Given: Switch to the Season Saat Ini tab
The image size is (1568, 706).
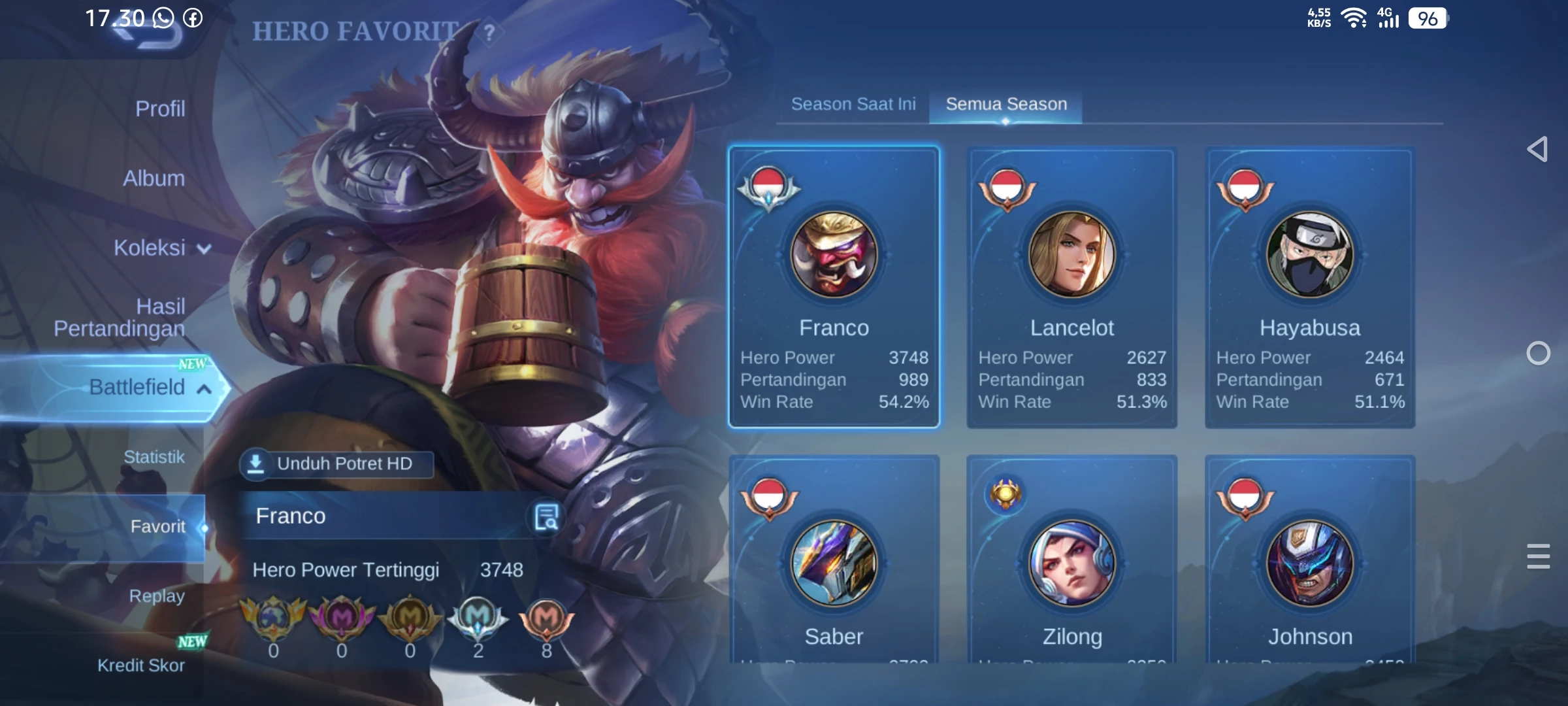Looking at the screenshot, I should 854,103.
